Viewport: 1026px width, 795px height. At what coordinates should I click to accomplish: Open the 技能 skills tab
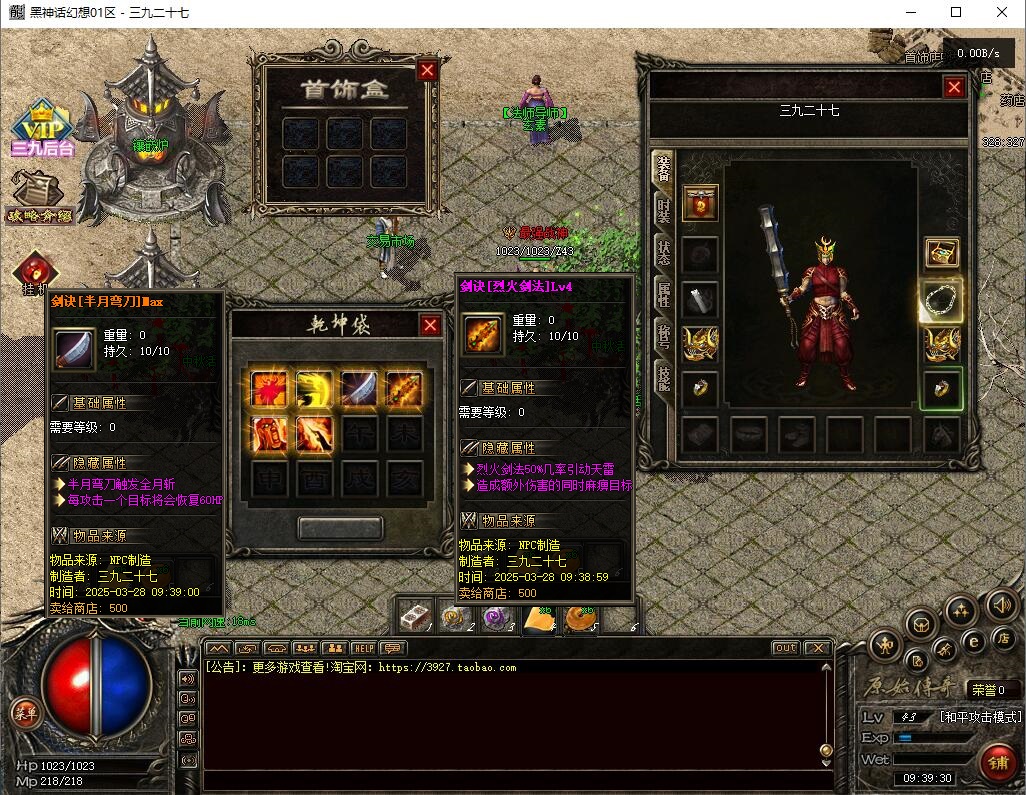[663, 376]
